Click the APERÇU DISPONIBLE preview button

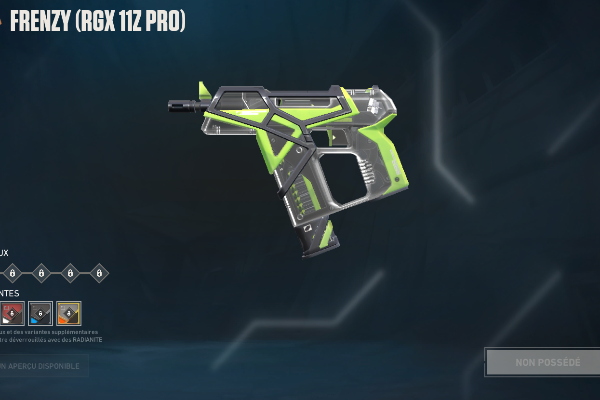(43, 365)
